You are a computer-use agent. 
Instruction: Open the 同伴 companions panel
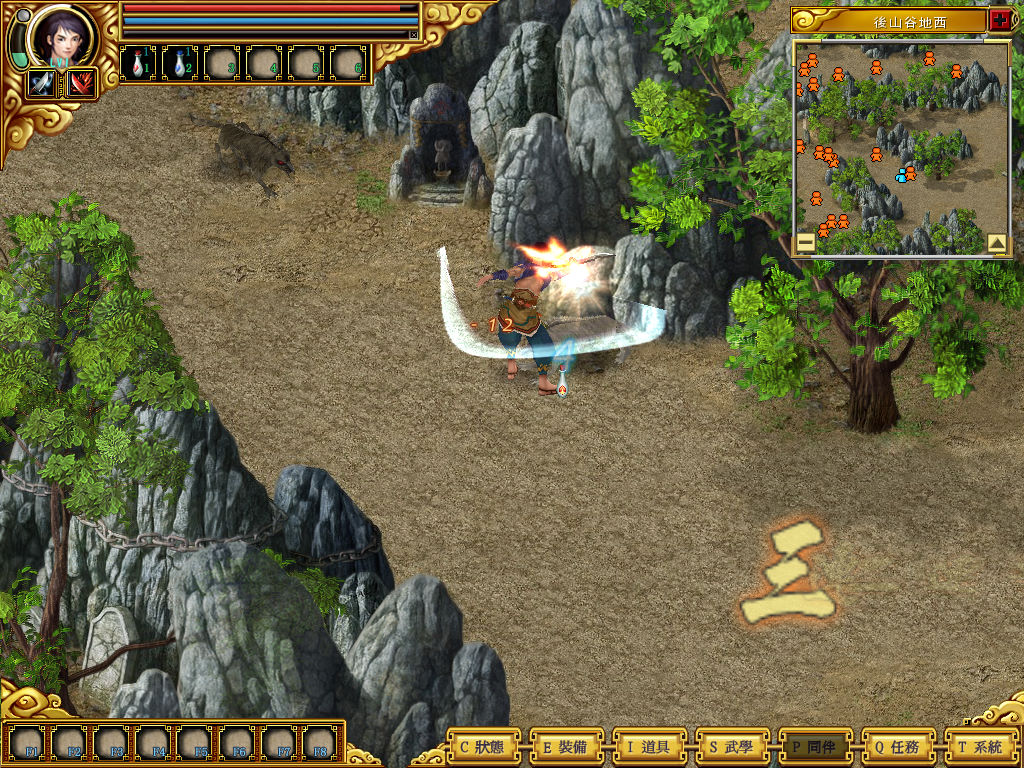tap(815, 746)
